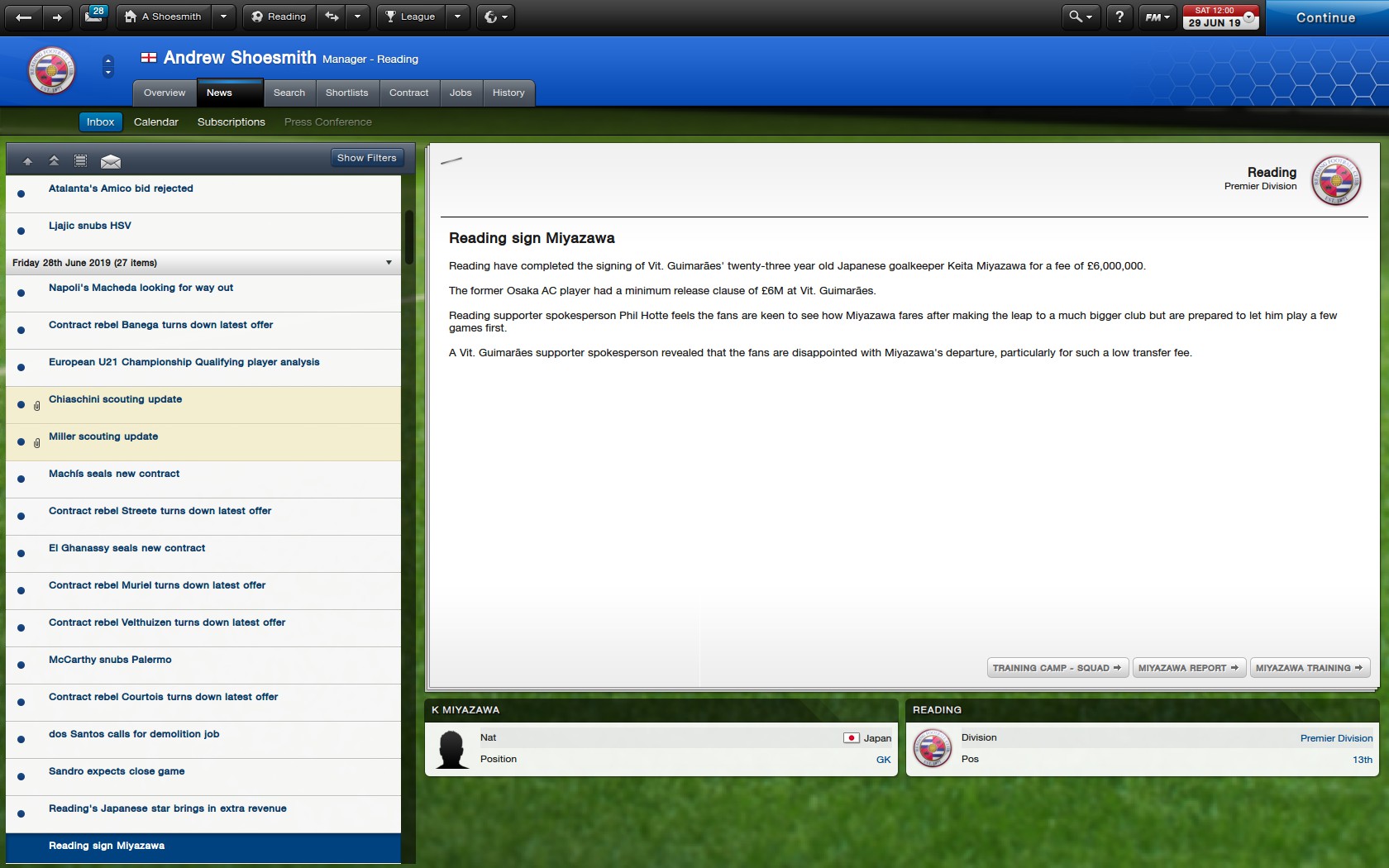Click the search magnifier icon
1389x868 pixels.
click(x=1075, y=17)
